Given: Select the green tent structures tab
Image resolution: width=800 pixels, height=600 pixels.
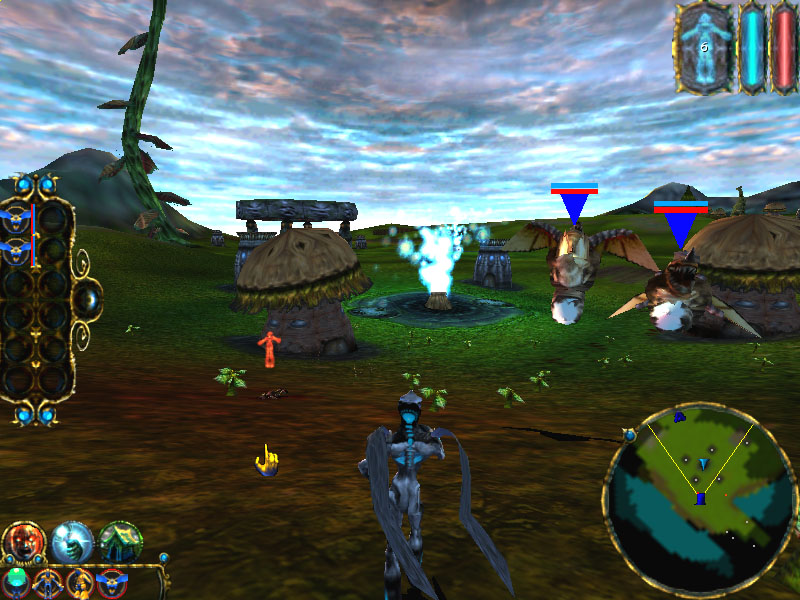Looking at the screenshot, I should [121, 542].
